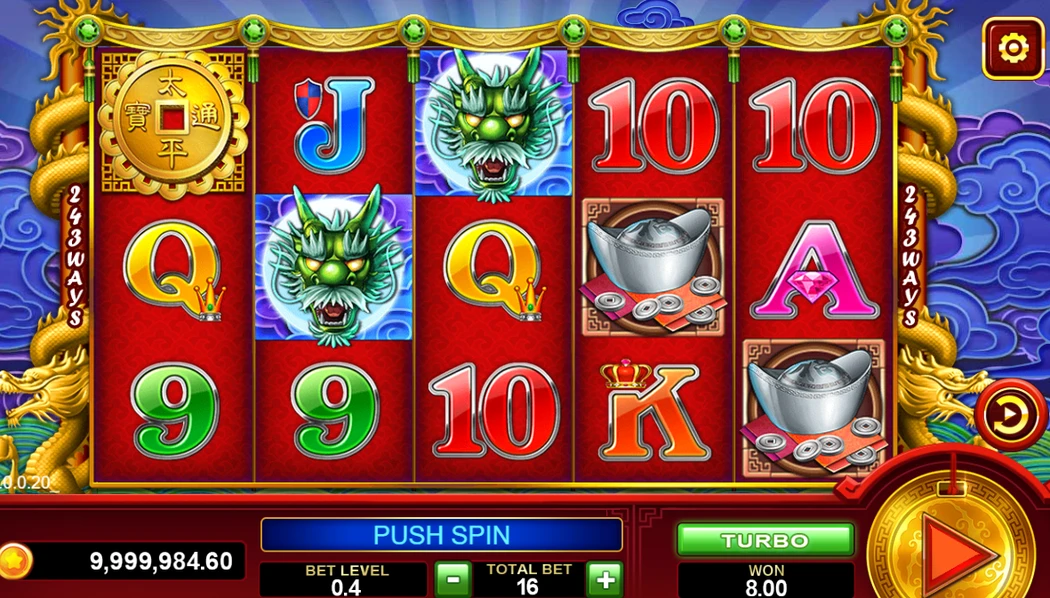Open the gear settings menu
Image resolution: width=1050 pixels, height=598 pixels.
click(1013, 48)
